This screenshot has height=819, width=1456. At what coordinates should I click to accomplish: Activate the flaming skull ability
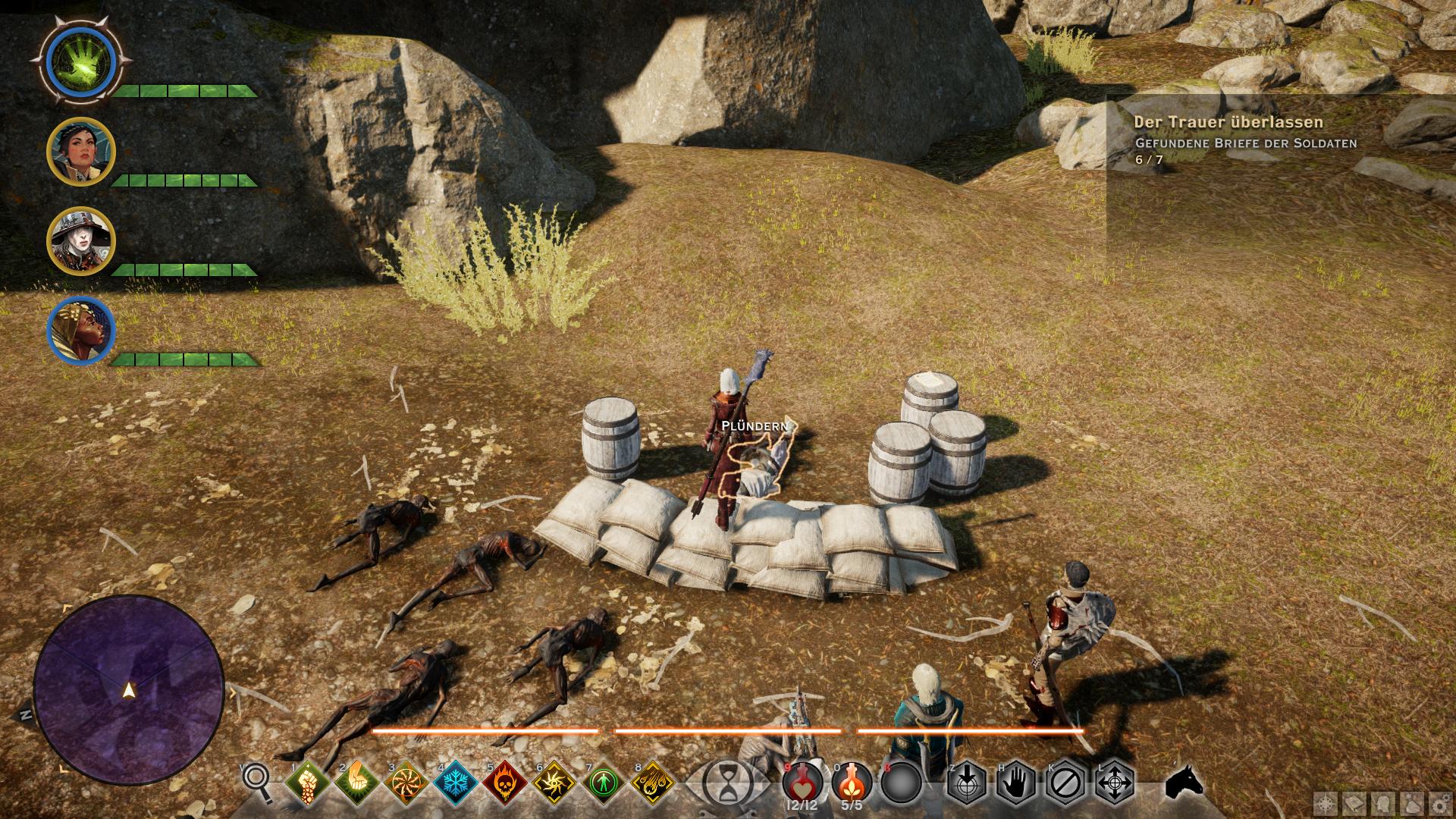click(504, 782)
